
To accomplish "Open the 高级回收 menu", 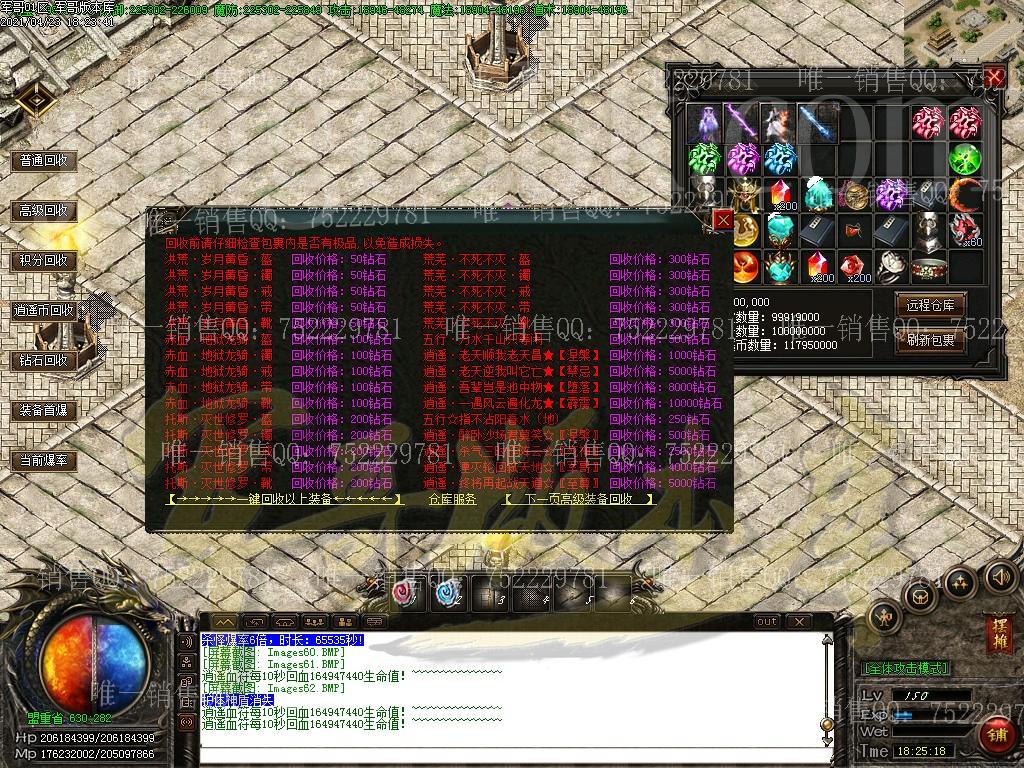I will click(44, 211).
